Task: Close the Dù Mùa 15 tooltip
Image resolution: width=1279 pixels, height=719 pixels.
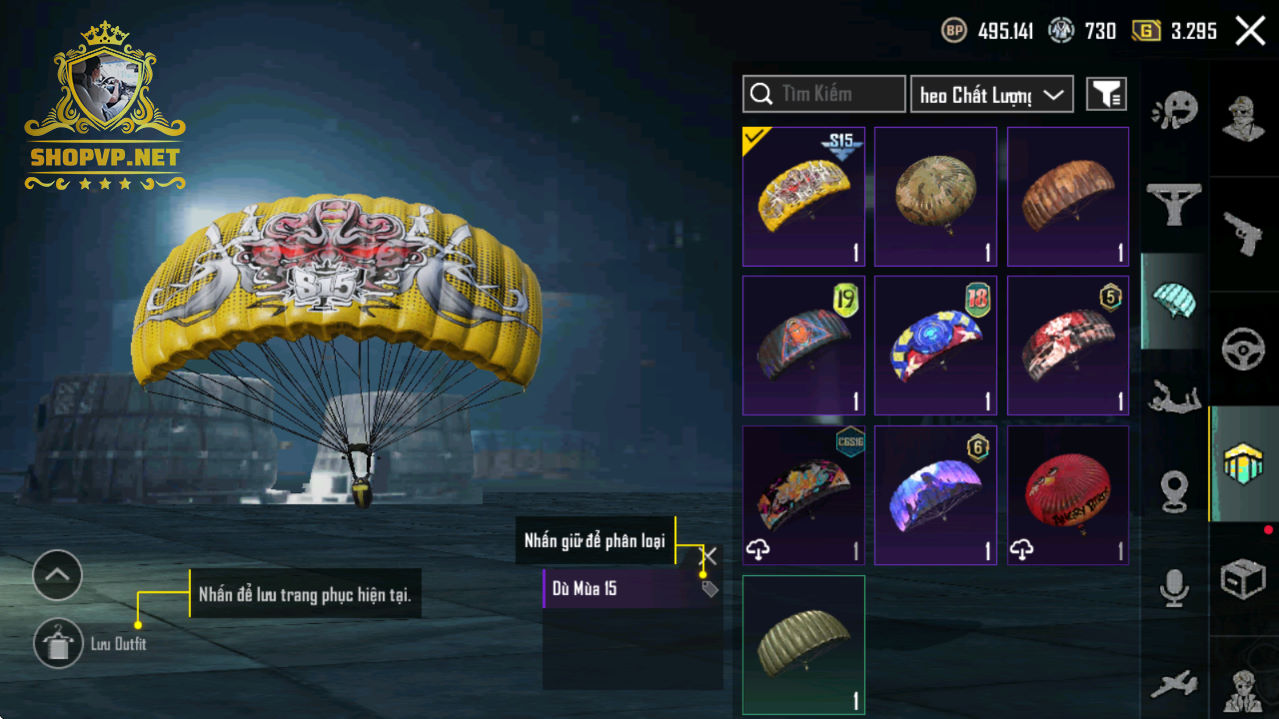Action: (x=709, y=556)
